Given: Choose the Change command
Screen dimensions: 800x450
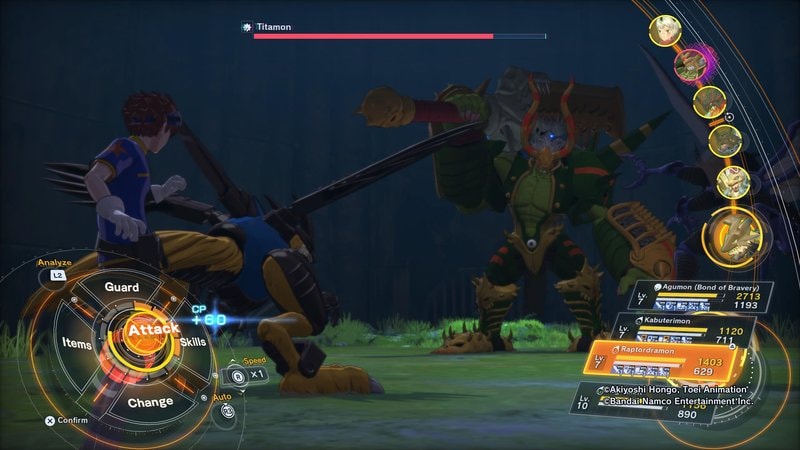Looking at the screenshot, I should pos(150,402).
